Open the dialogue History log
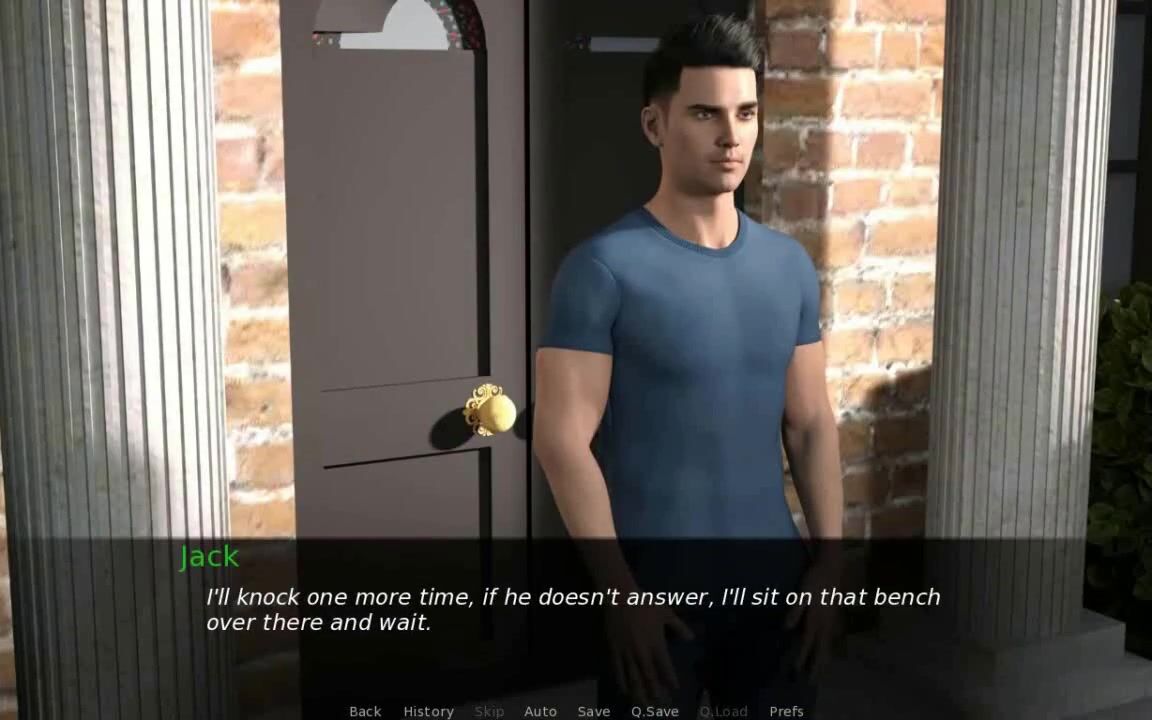 pos(428,711)
